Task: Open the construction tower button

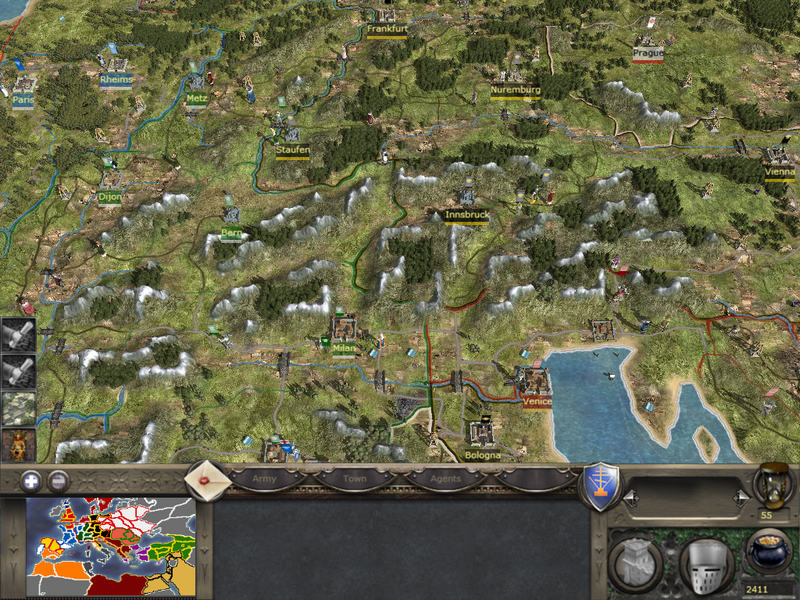Action: [634, 563]
